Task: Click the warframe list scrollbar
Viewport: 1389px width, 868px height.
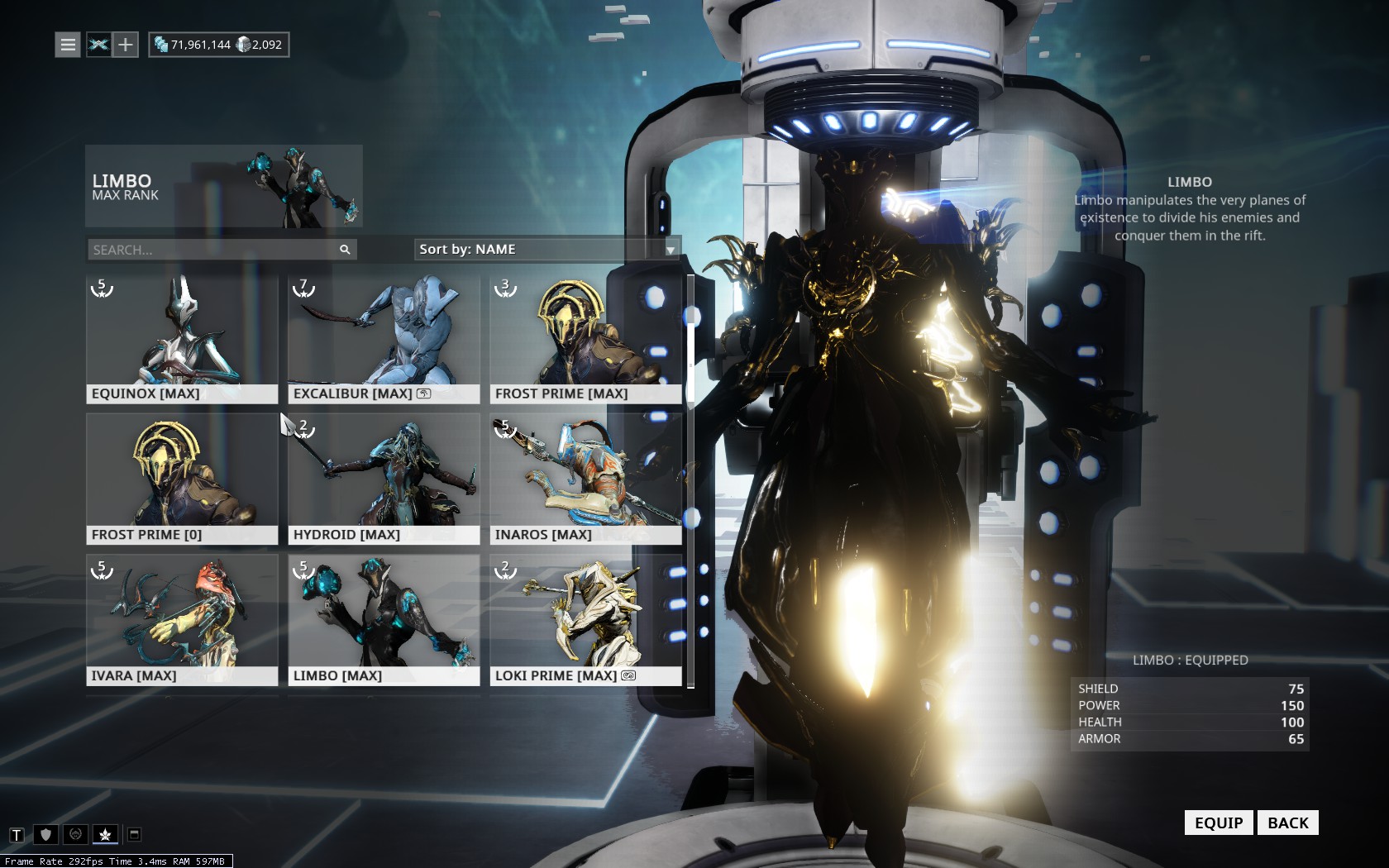Action: [690, 479]
